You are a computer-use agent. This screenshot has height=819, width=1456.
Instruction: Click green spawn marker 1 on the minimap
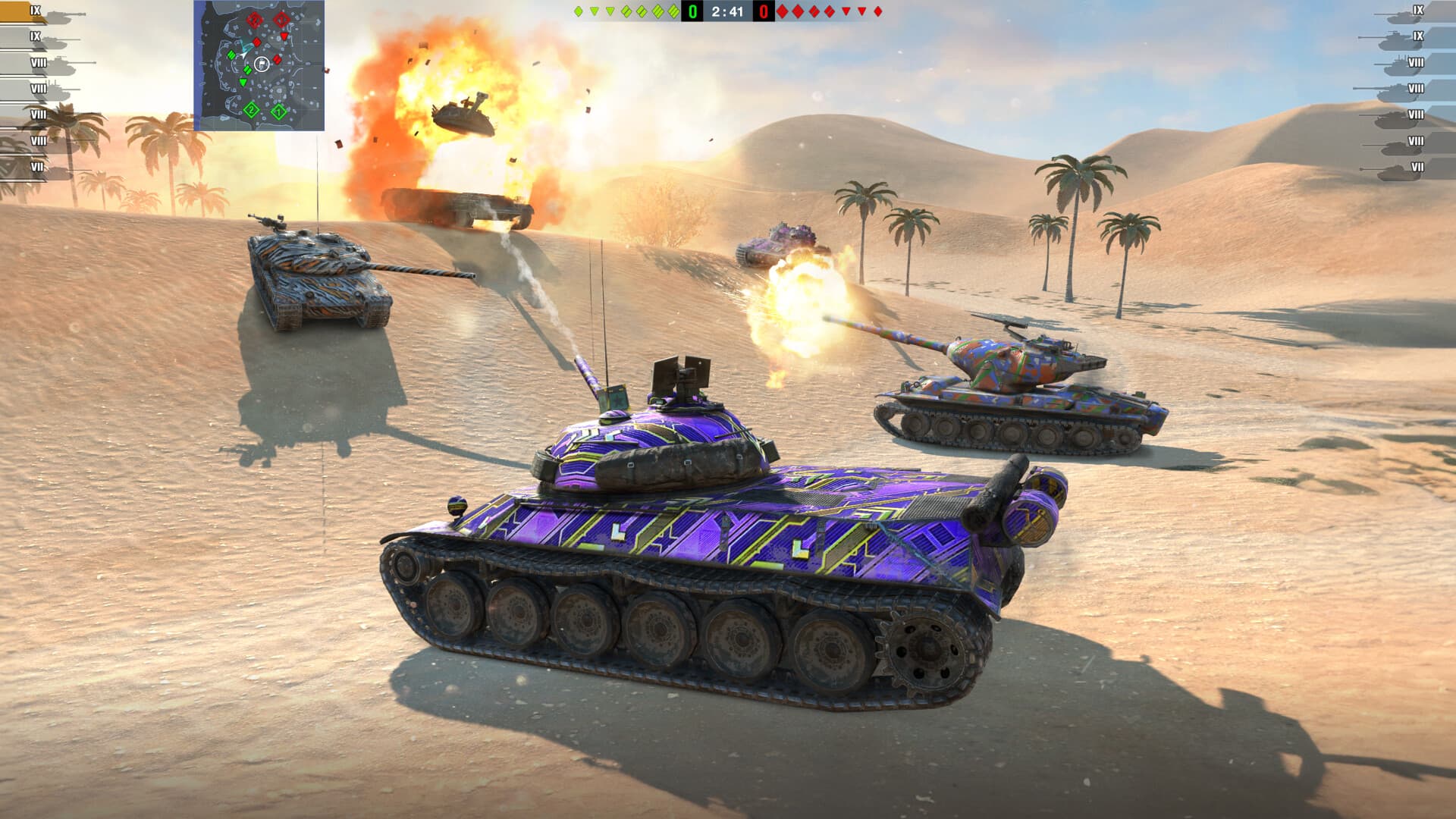coord(279,111)
